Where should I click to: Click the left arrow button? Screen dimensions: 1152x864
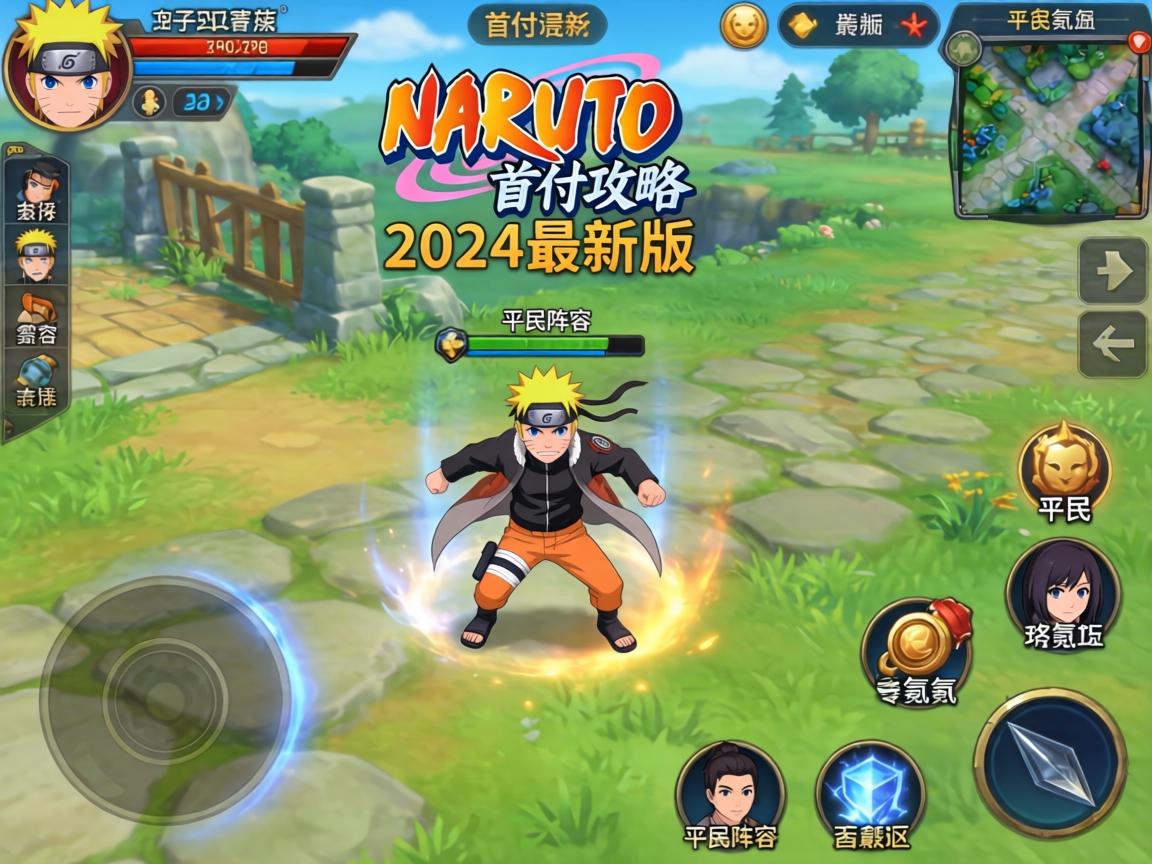(x=1112, y=344)
